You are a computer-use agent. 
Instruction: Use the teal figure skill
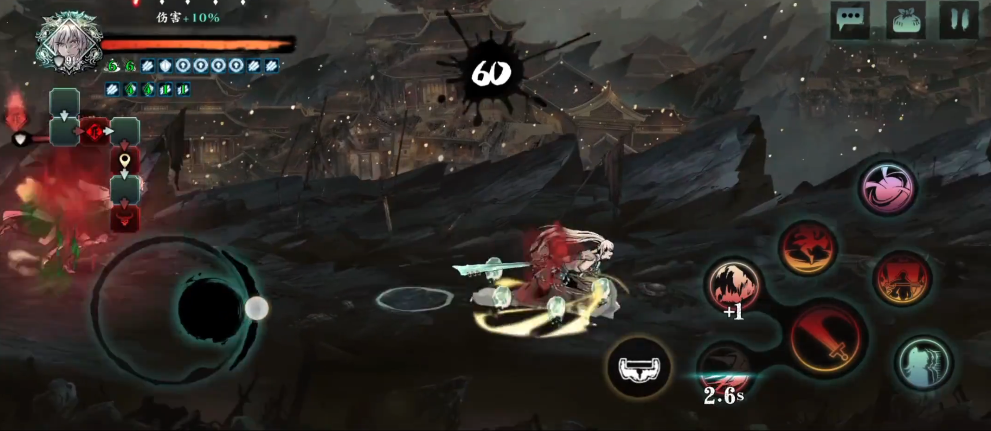click(x=923, y=362)
